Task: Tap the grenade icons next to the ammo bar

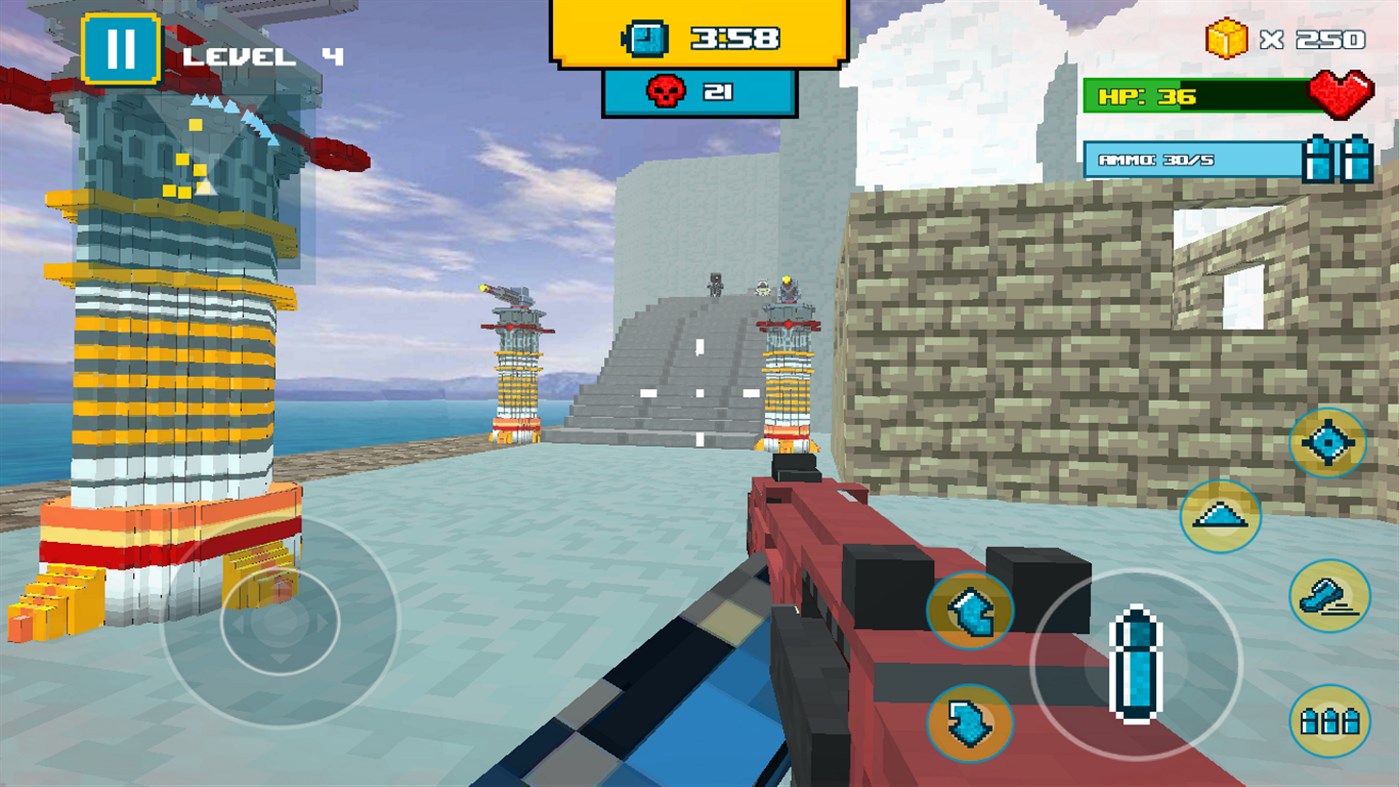Action: point(1339,157)
